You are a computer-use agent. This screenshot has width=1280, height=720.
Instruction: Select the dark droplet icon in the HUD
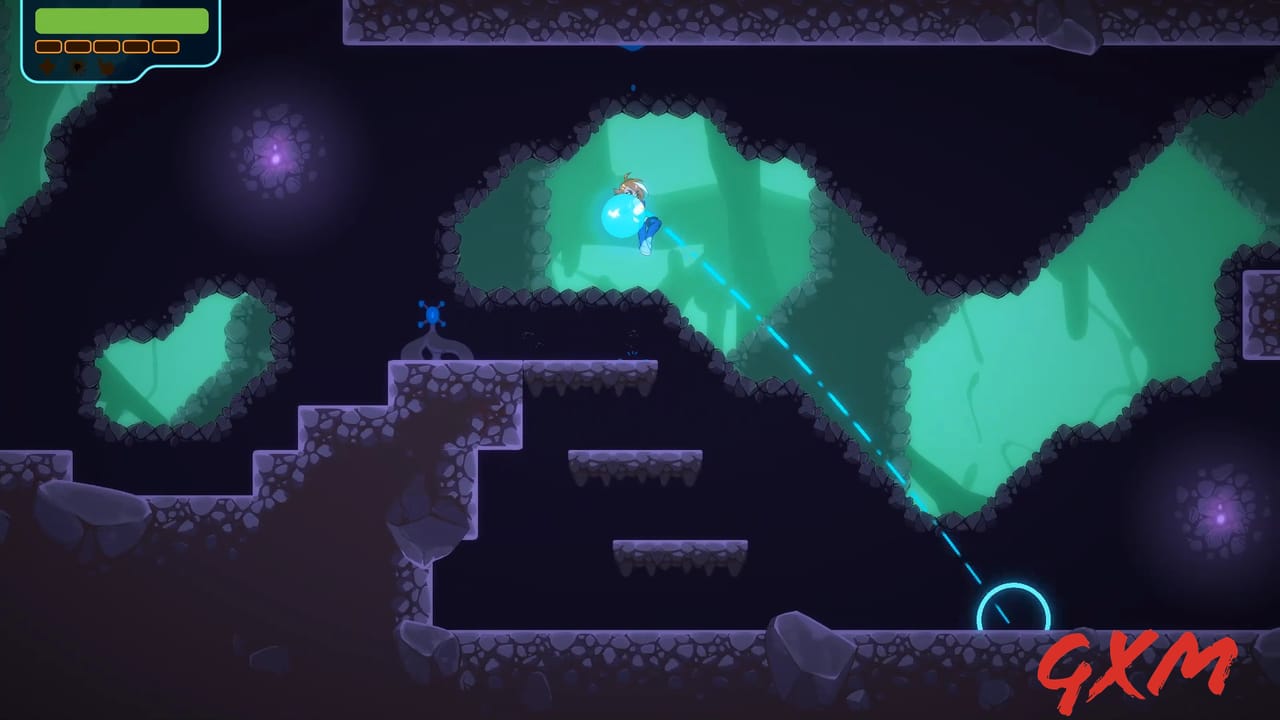click(x=78, y=67)
